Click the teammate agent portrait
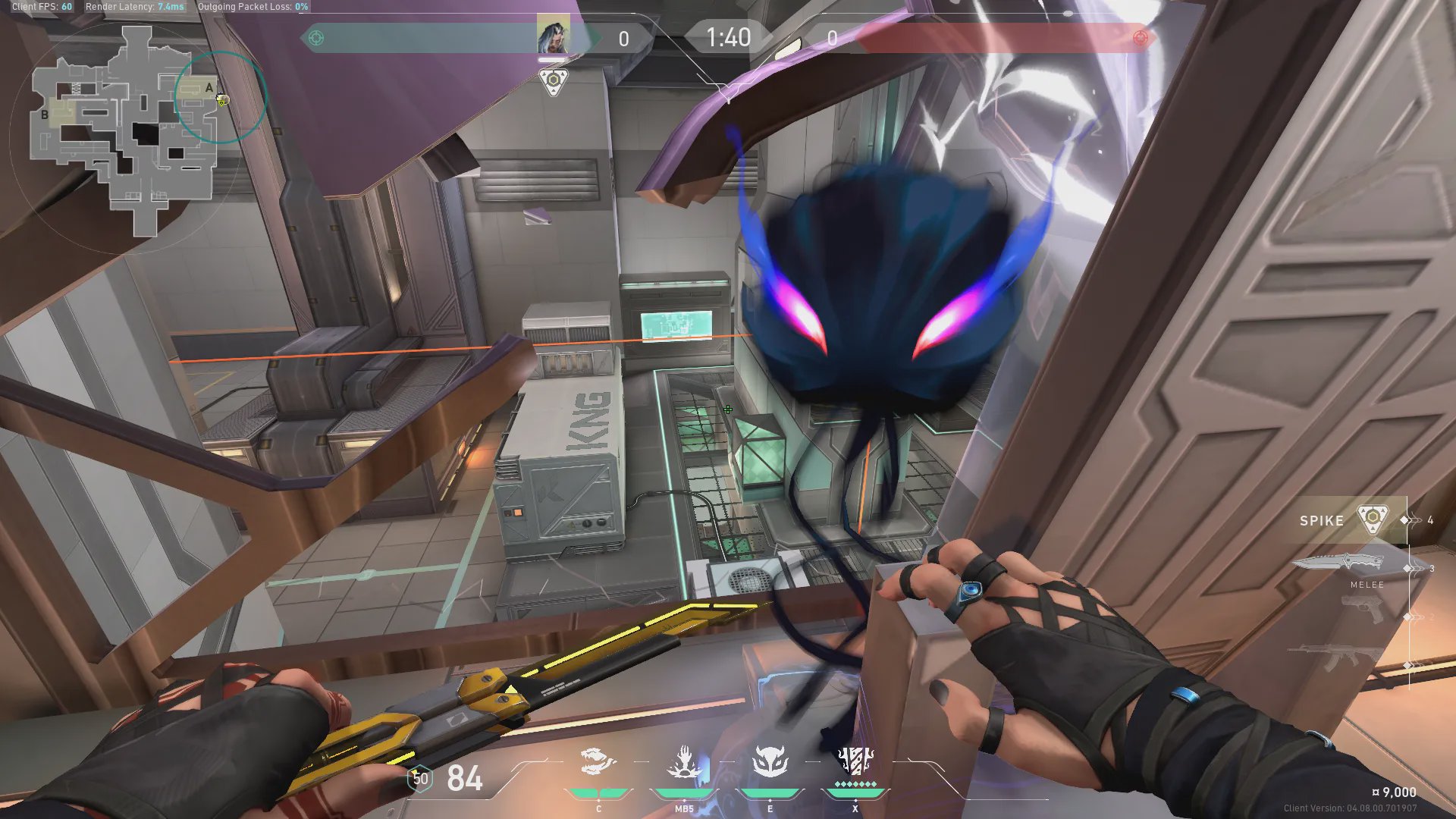The width and height of the screenshot is (1456, 819). point(553,36)
